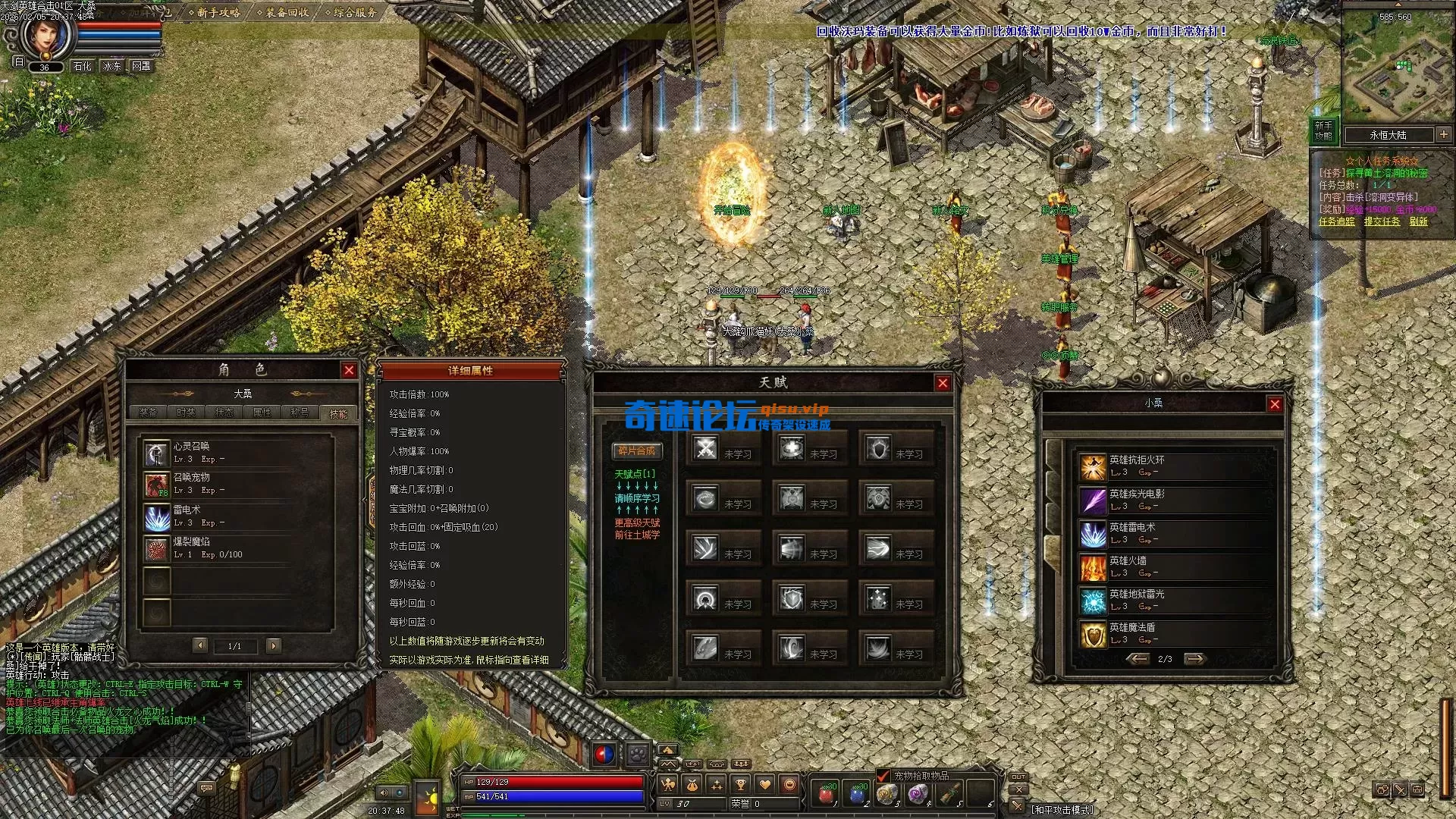Close the 天赋 talent window
Viewport: 1456px width, 819px height.
(943, 383)
